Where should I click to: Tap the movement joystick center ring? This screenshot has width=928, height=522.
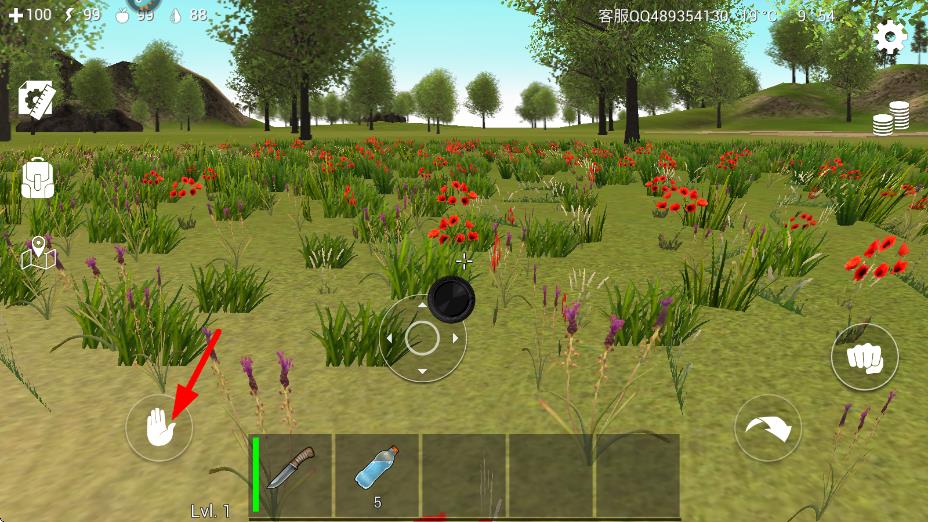coord(422,339)
